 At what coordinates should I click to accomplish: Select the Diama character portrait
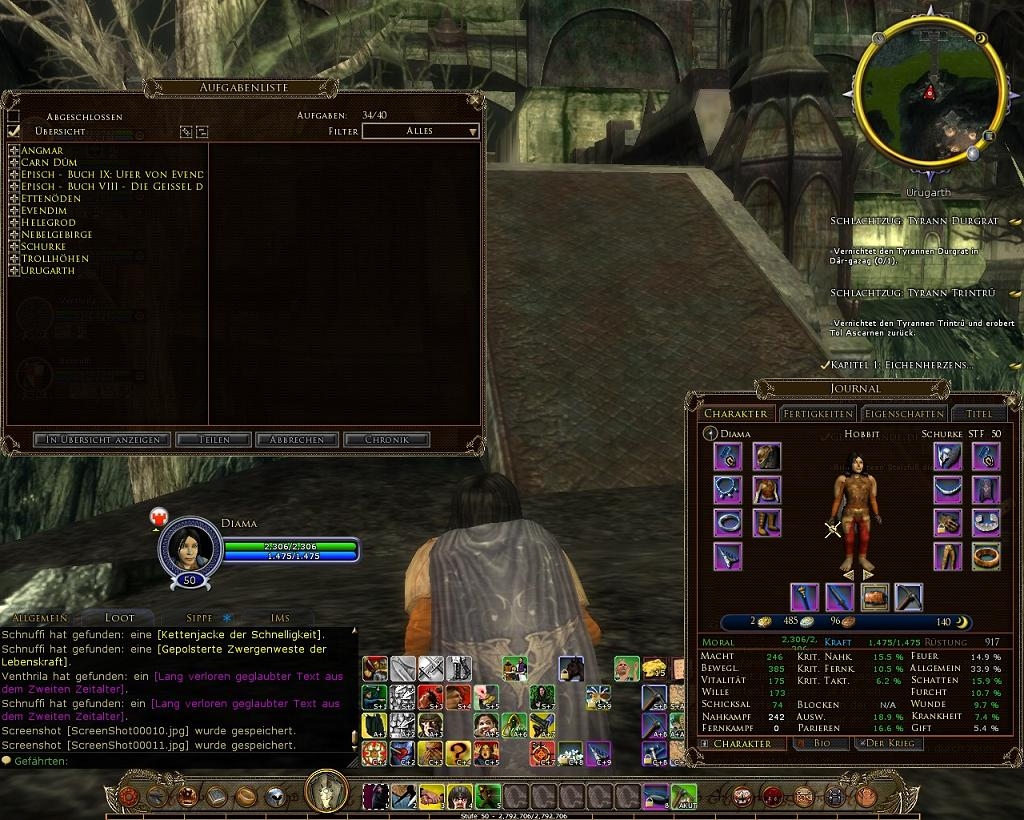[x=188, y=543]
